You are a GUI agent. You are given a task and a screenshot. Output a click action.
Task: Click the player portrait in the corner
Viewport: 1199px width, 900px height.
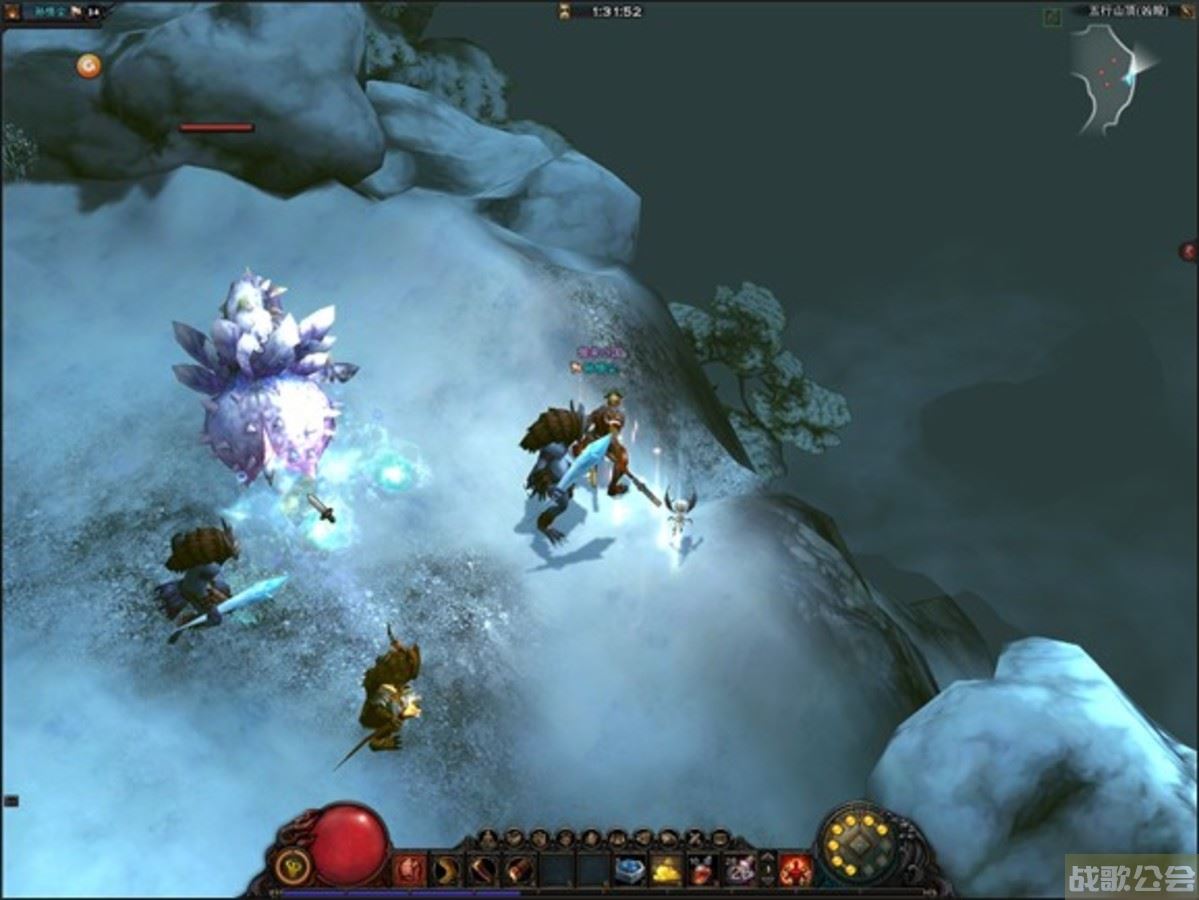click(11, 12)
